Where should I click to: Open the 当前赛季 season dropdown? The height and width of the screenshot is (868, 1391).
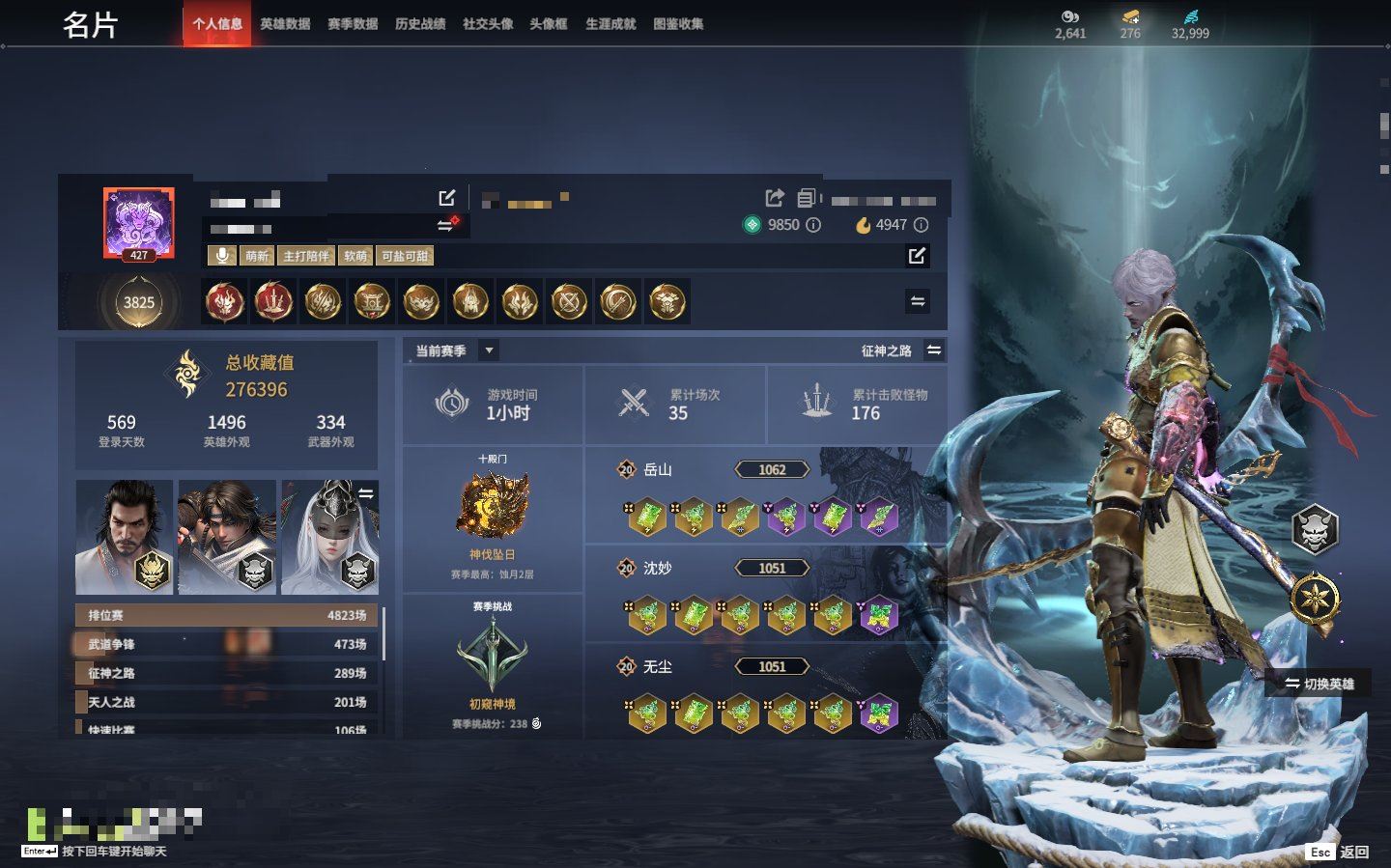click(490, 350)
